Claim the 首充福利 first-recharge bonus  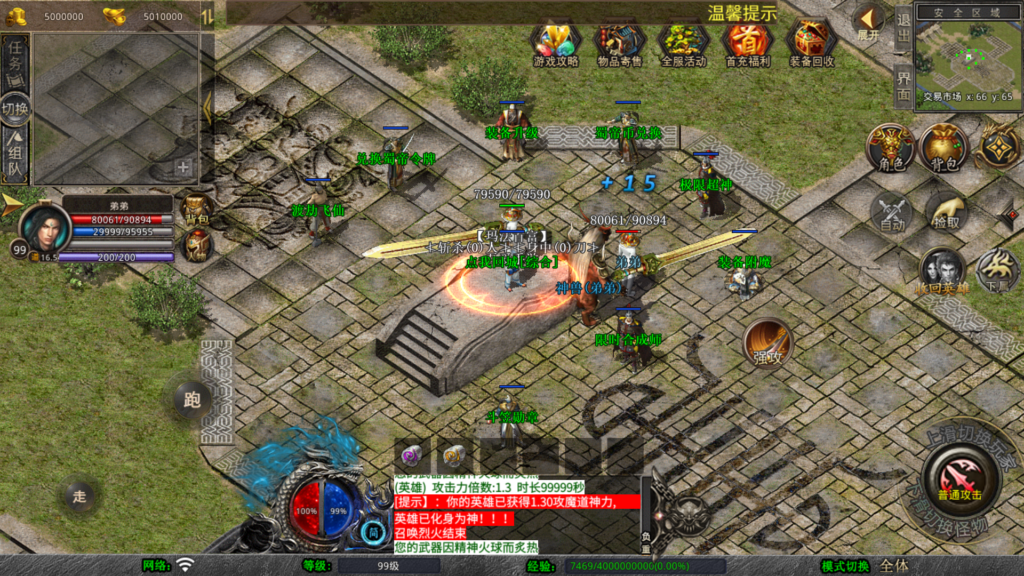[x=747, y=42]
